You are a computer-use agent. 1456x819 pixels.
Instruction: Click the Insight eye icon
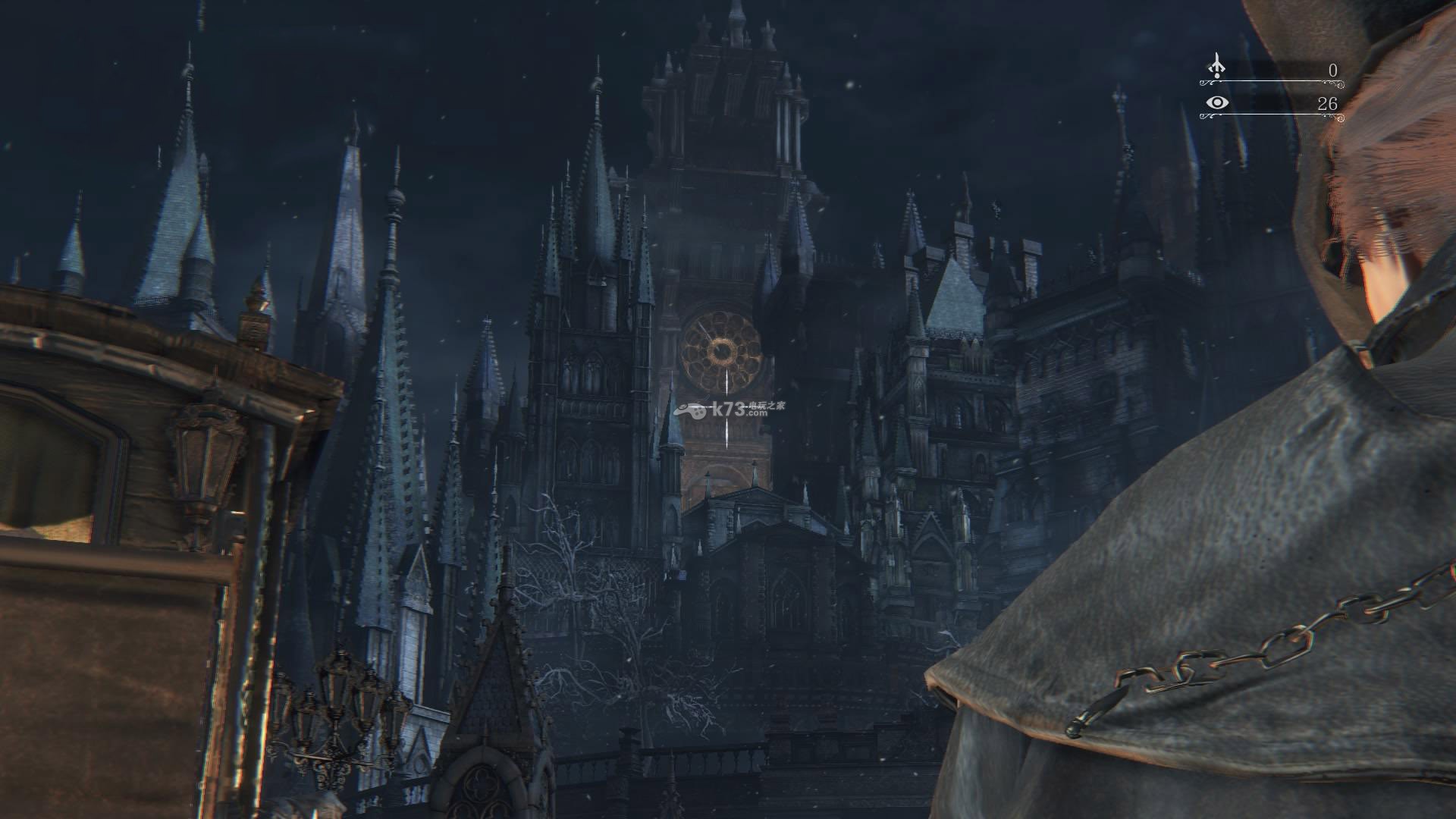tap(1217, 102)
